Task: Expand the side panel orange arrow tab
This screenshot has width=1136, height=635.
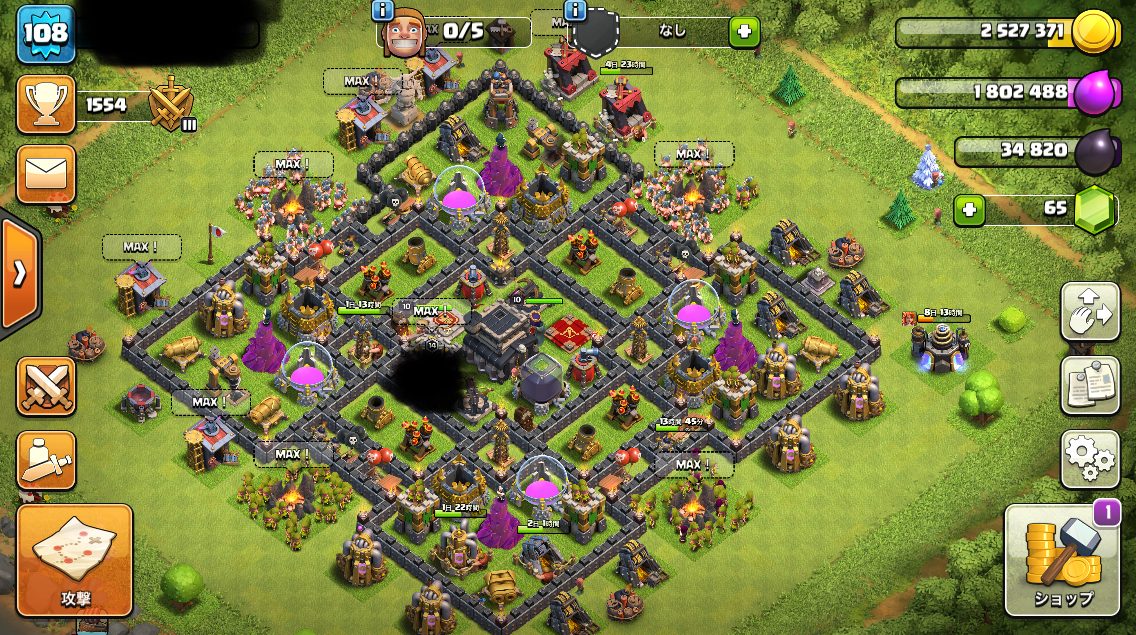Action: (19, 274)
